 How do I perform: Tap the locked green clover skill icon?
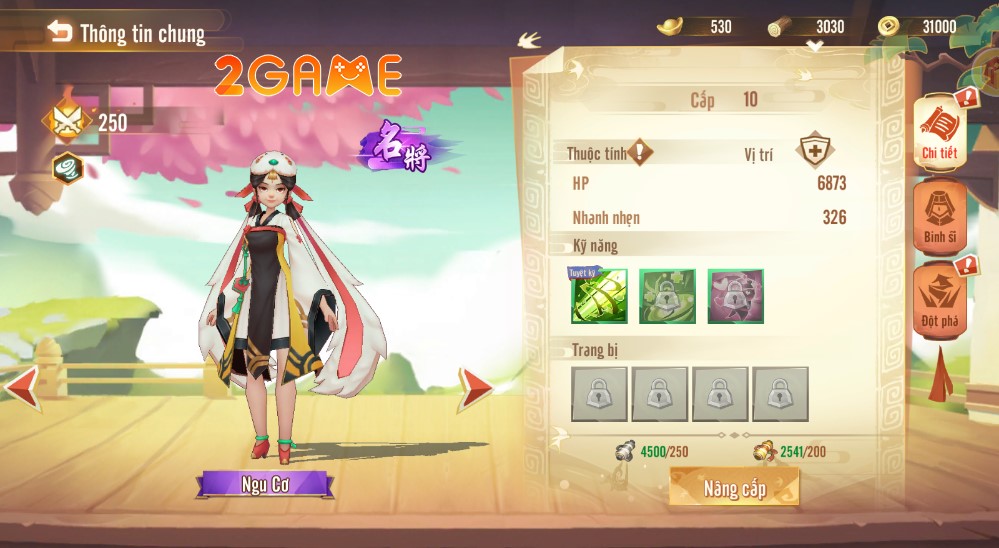[667, 296]
